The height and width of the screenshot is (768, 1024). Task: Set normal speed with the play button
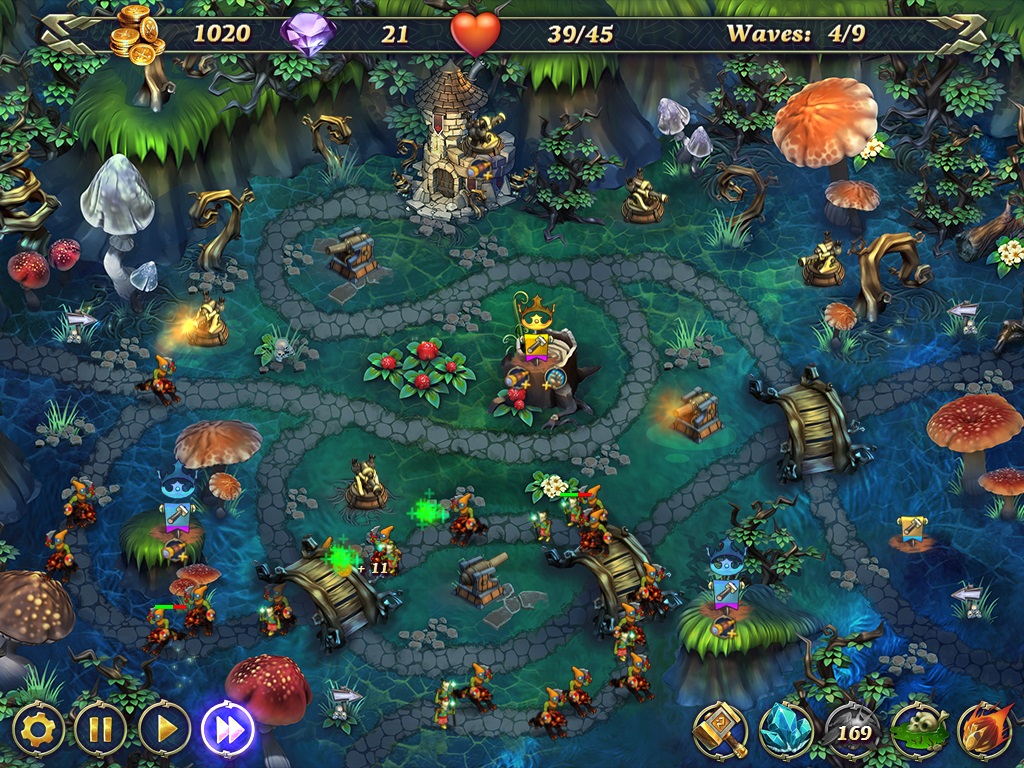tap(164, 729)
